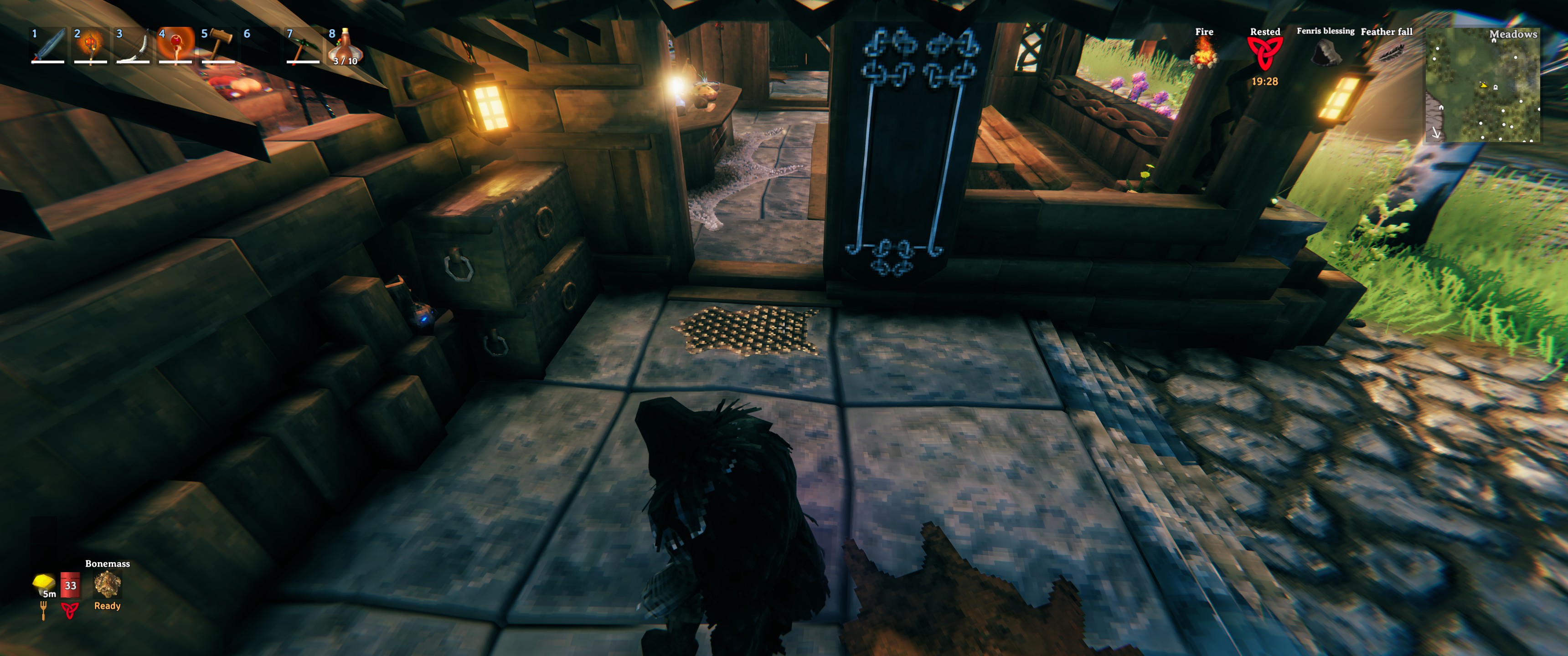Click the Meadows biome label

point(1513,35)
